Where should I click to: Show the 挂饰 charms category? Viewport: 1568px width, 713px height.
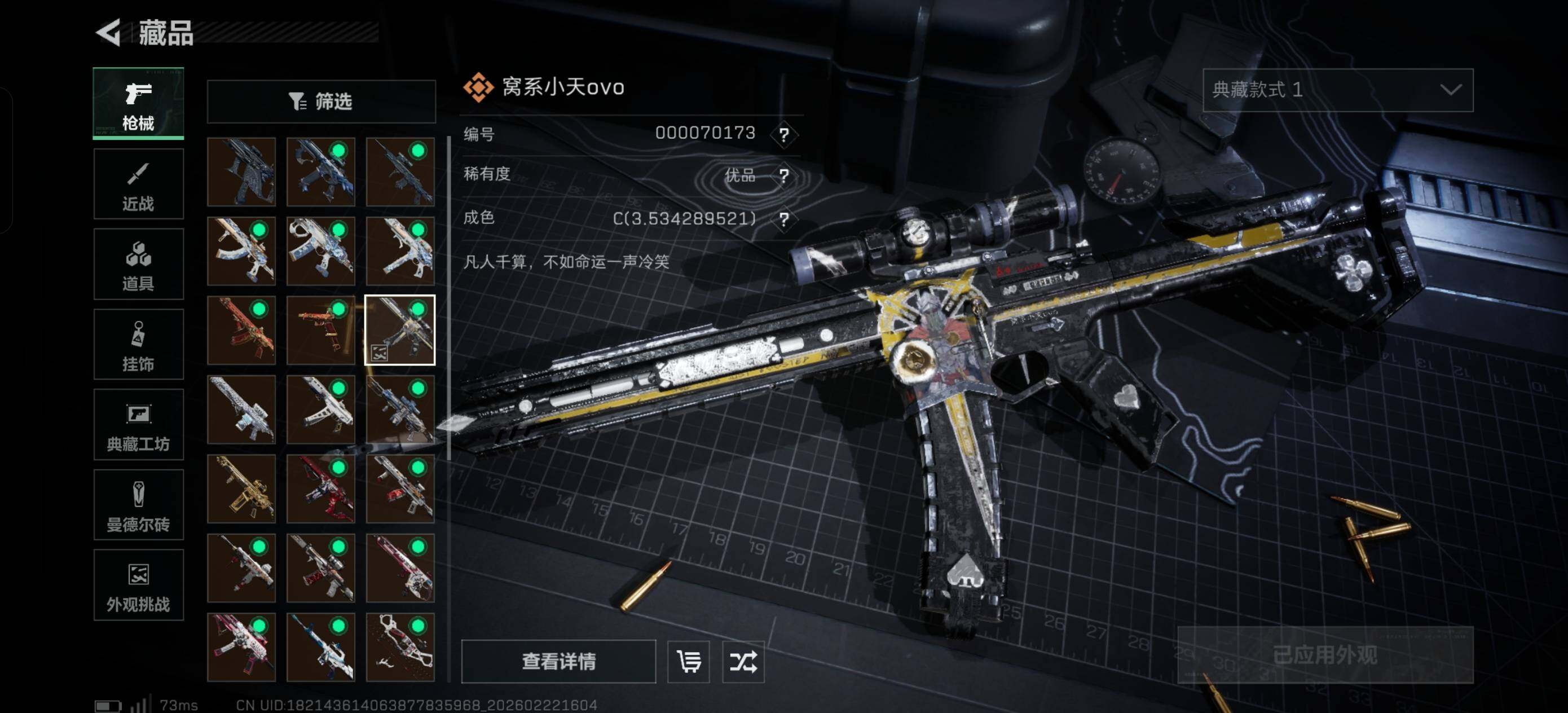point(138,345)
